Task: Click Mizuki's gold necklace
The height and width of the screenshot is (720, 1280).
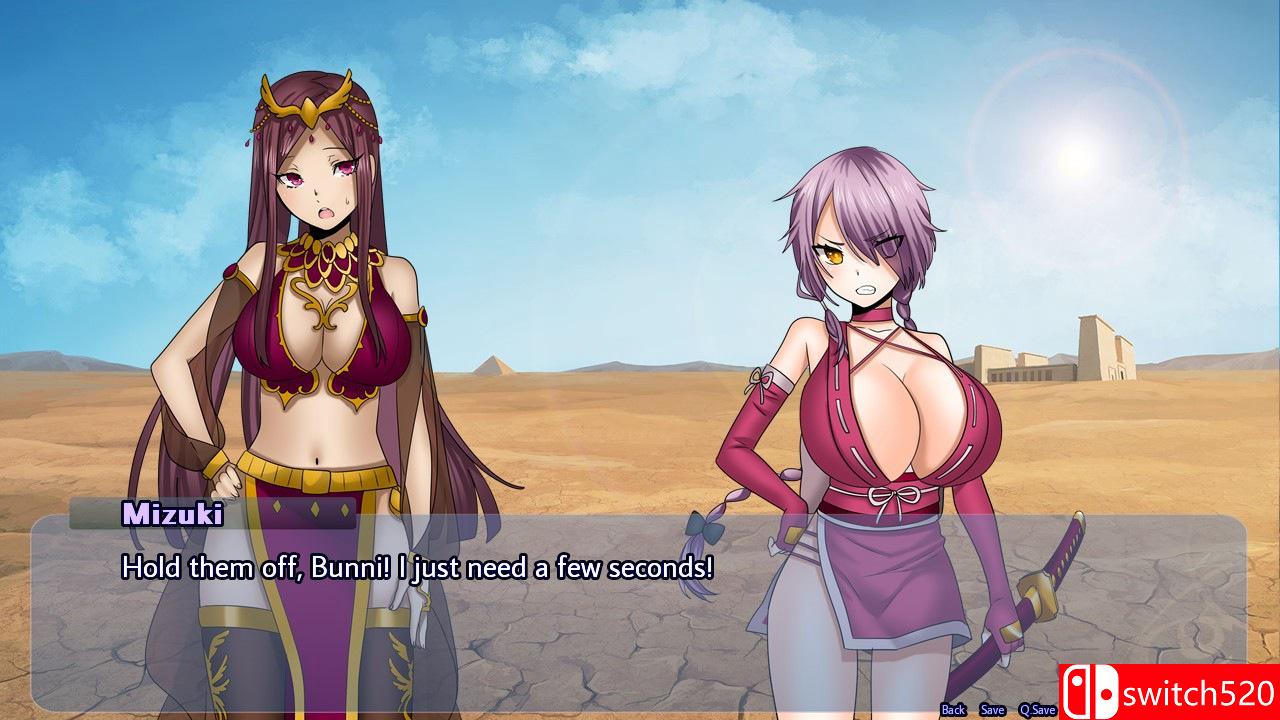Action: (x=325, y=255)
